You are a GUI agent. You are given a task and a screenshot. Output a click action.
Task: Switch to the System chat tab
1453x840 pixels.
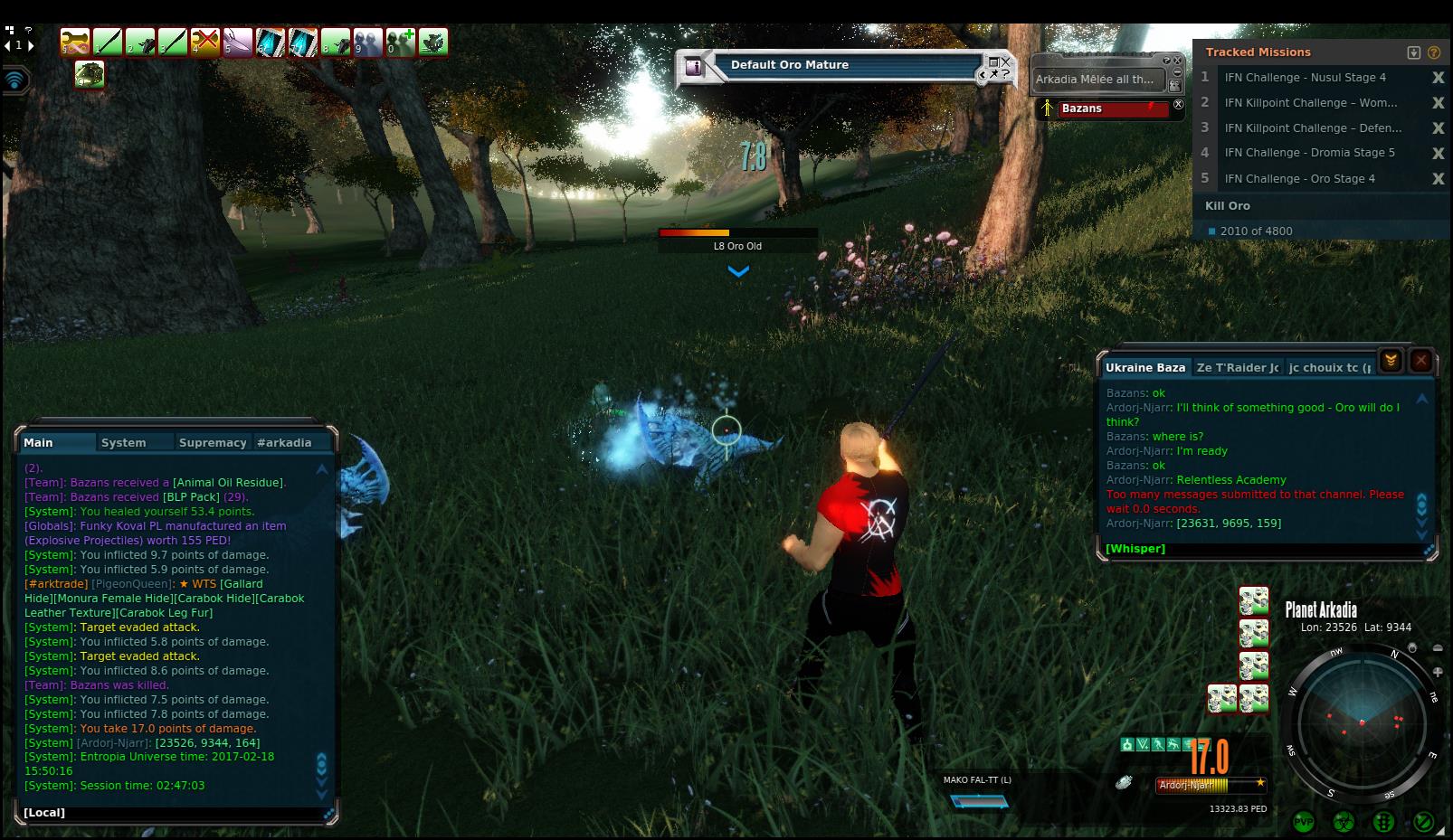(x=124, y=443)
